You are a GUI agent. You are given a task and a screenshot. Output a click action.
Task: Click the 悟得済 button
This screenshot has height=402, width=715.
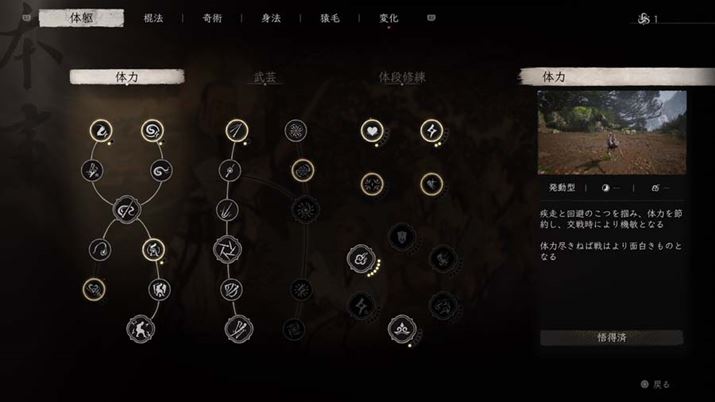(x=611, y=338)
